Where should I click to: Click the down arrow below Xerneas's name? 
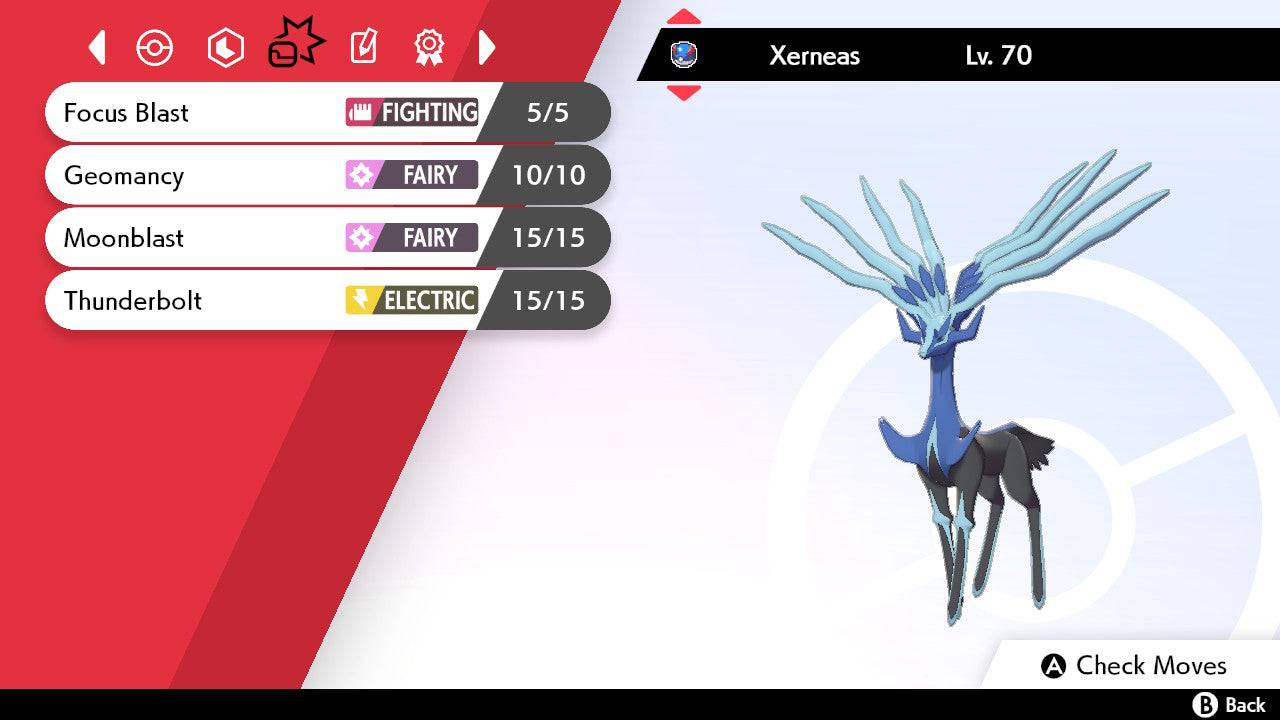point(684,92)
